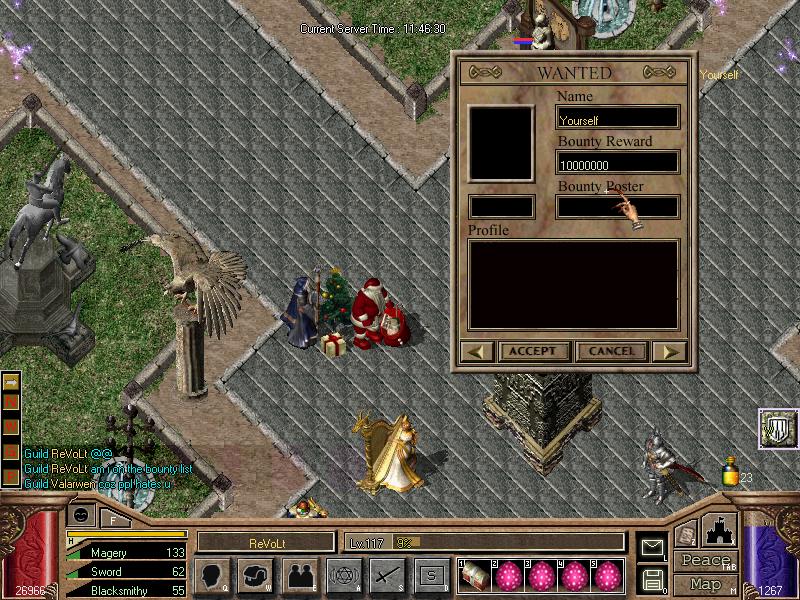This screenshot has height=600, width=800.
Task: Click the sword combat skills icon
Action: [388, 575]
